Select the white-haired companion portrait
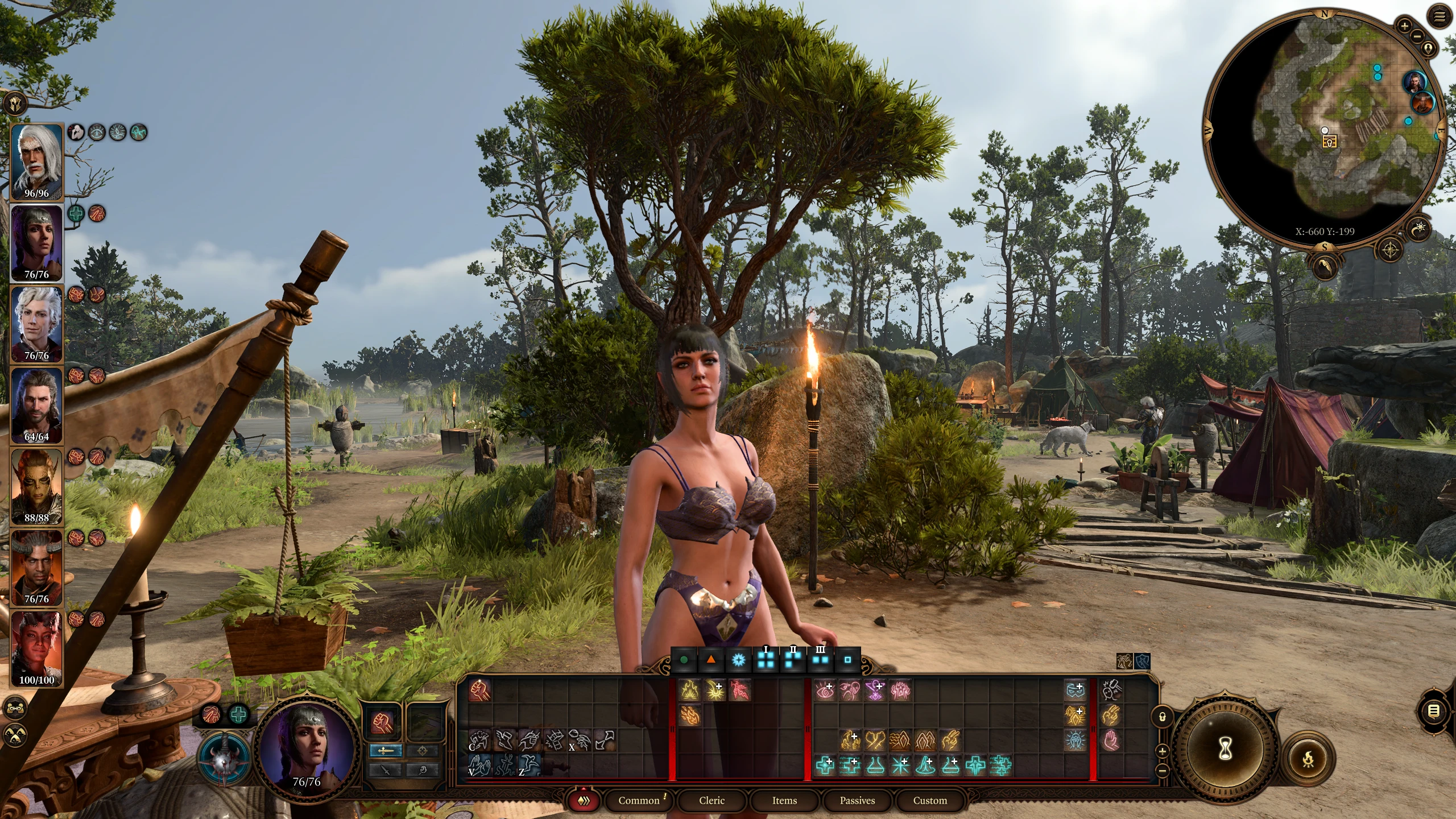 [37, 160]
